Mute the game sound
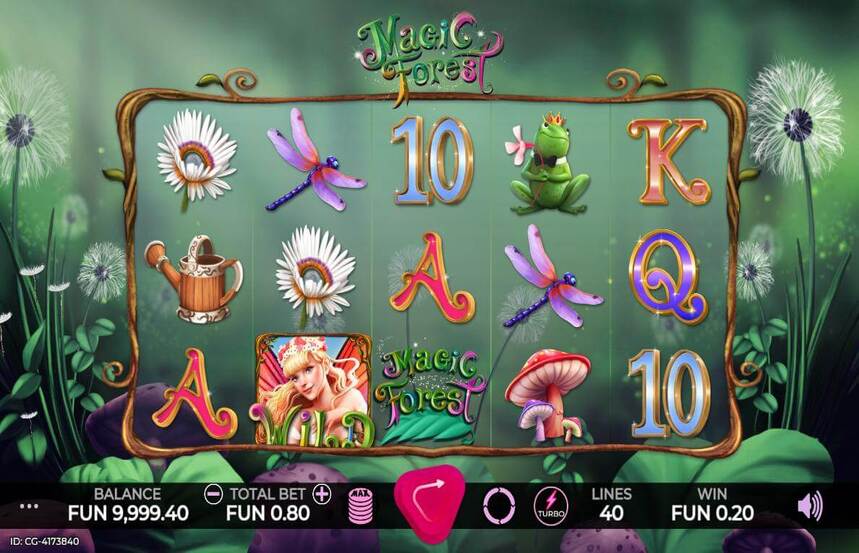Viewport: 859px width, 553px height. click(x=809, y=506)
